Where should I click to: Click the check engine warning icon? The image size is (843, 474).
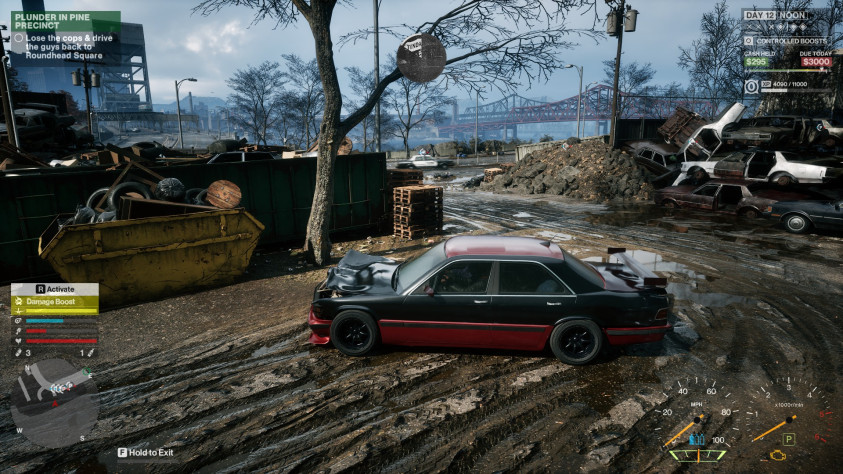[x=775, y=456]
